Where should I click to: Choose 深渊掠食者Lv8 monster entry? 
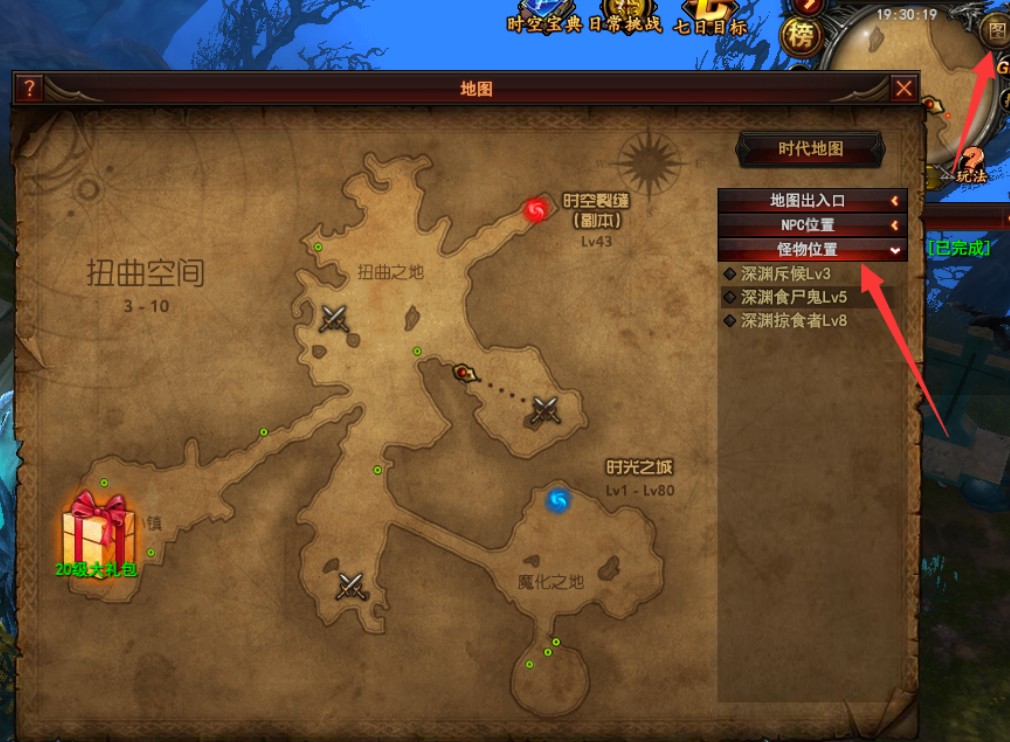click(793, 321)
